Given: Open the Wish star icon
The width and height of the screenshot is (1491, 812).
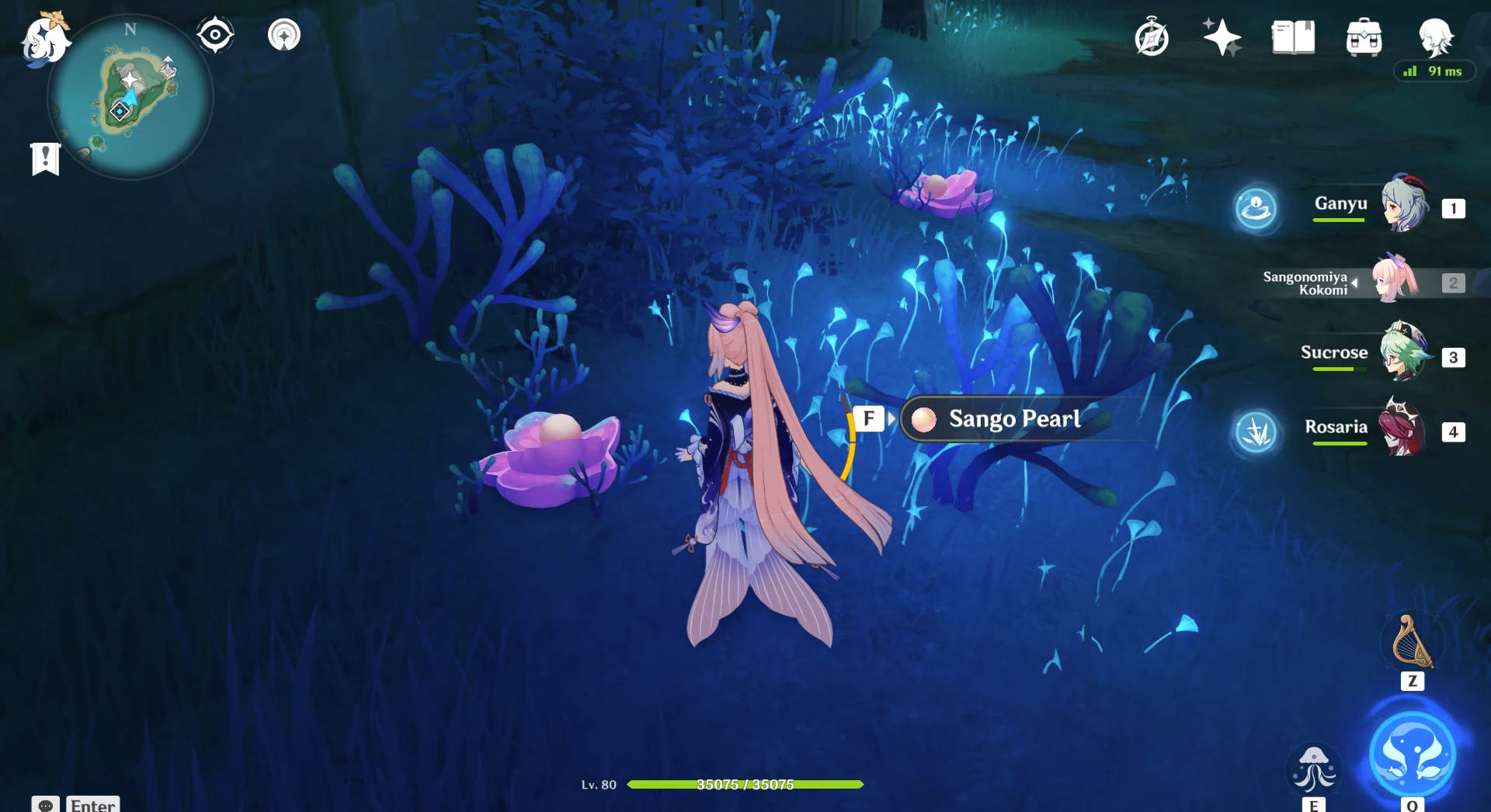Looking at the screenshot, I should [1222, 37].
